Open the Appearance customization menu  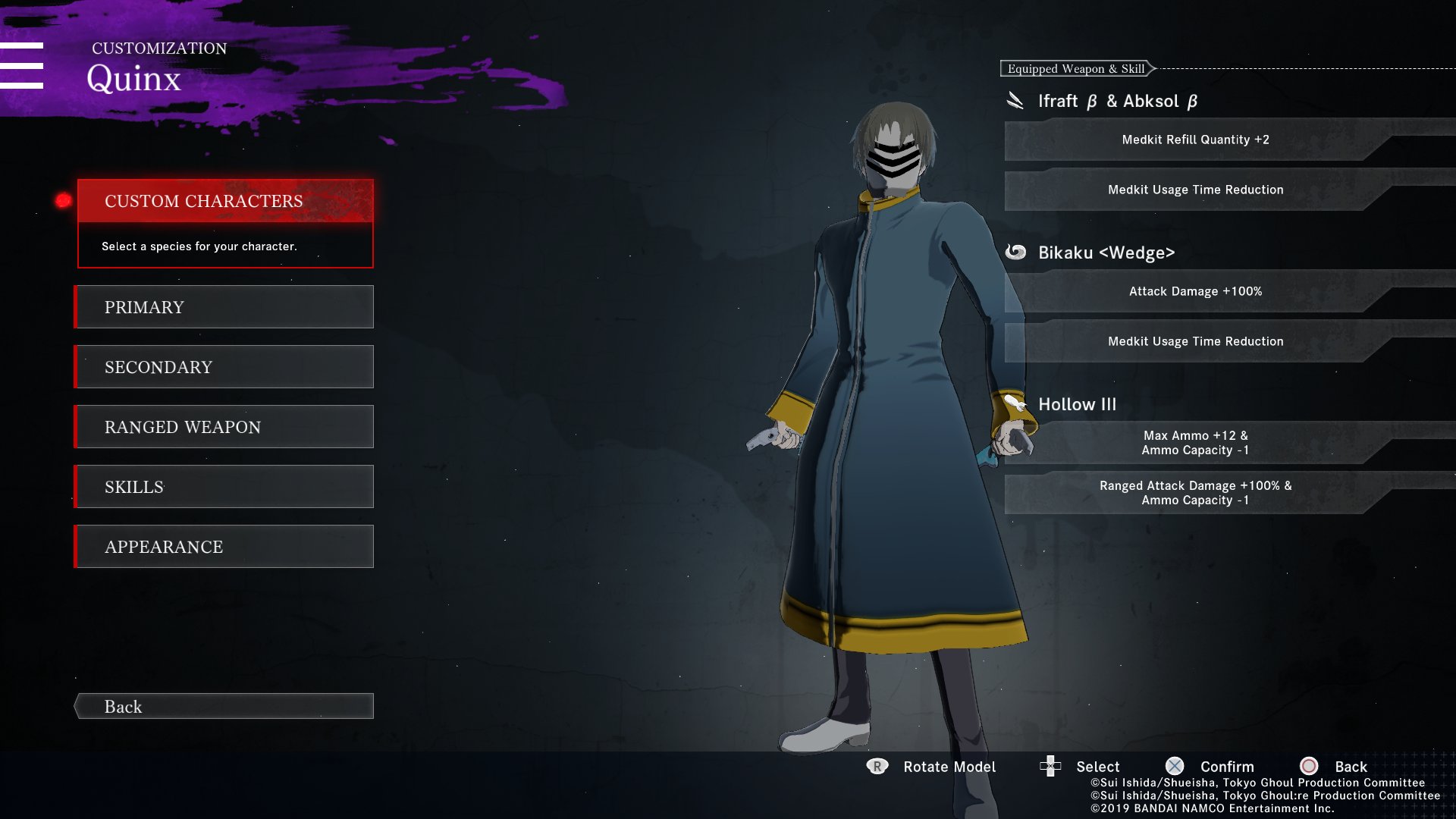click(x=225, y=547)
